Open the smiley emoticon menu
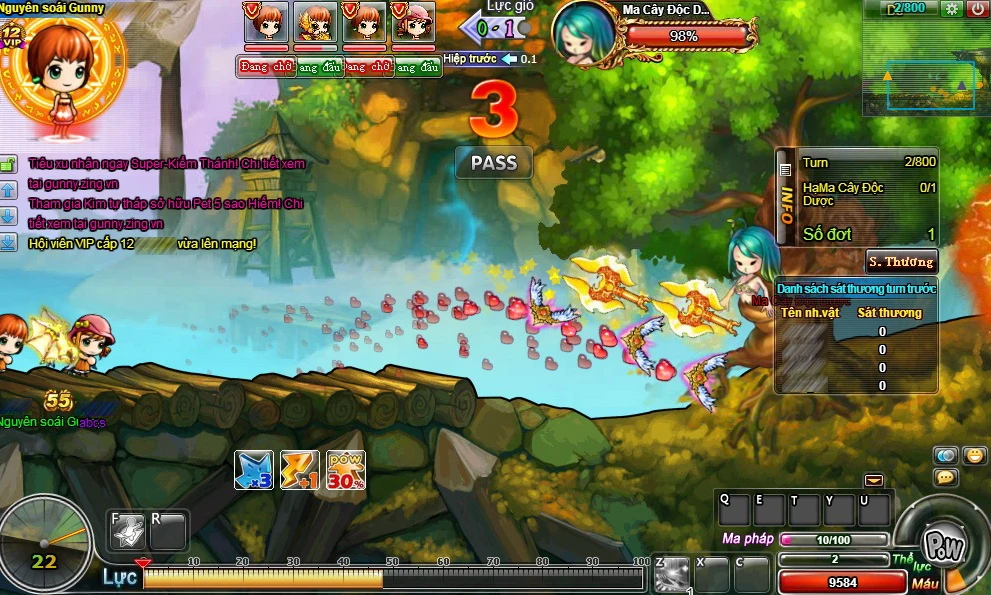991x595 pixels. [974, 455]
